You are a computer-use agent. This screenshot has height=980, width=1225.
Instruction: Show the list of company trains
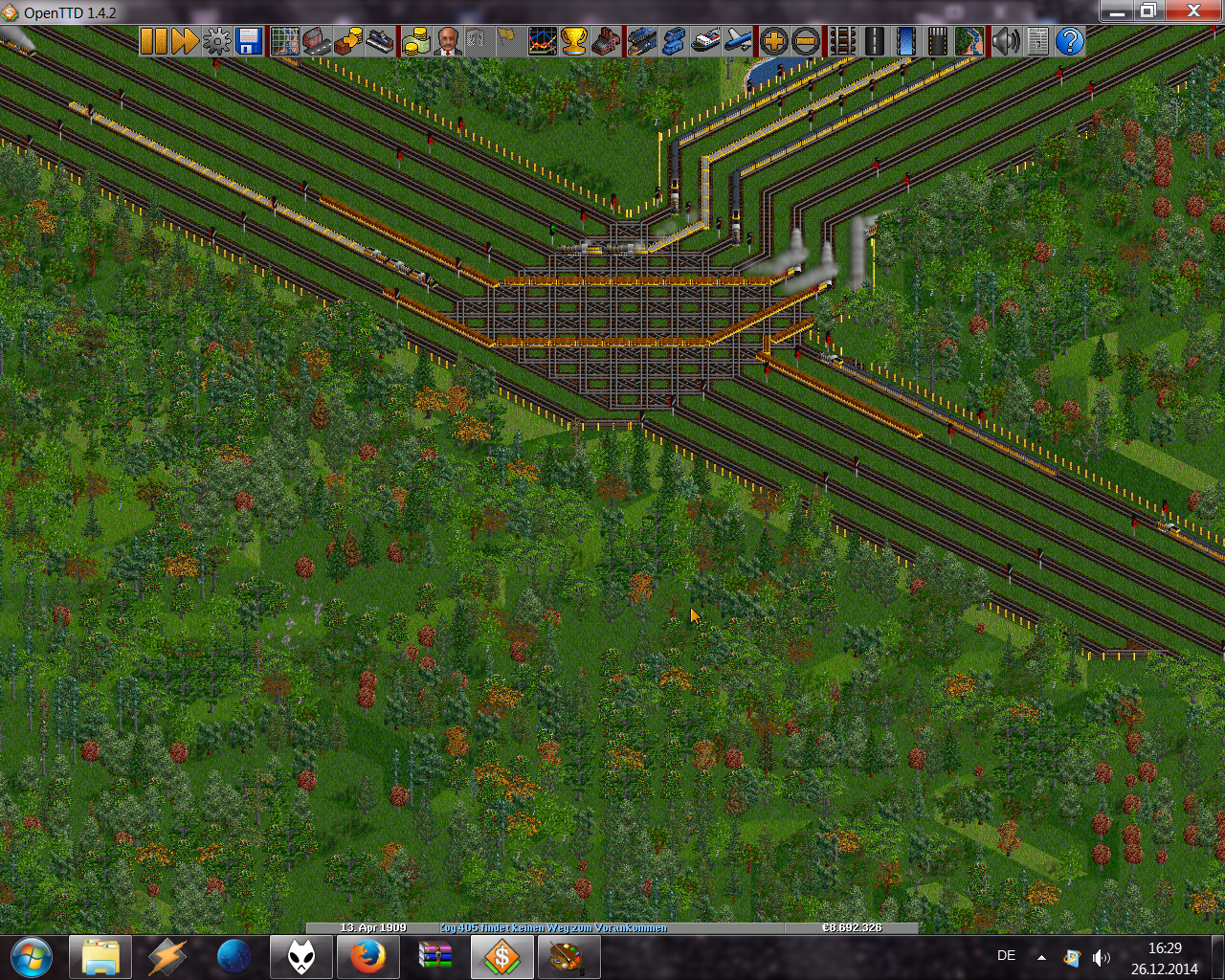[x=641, y=41]
